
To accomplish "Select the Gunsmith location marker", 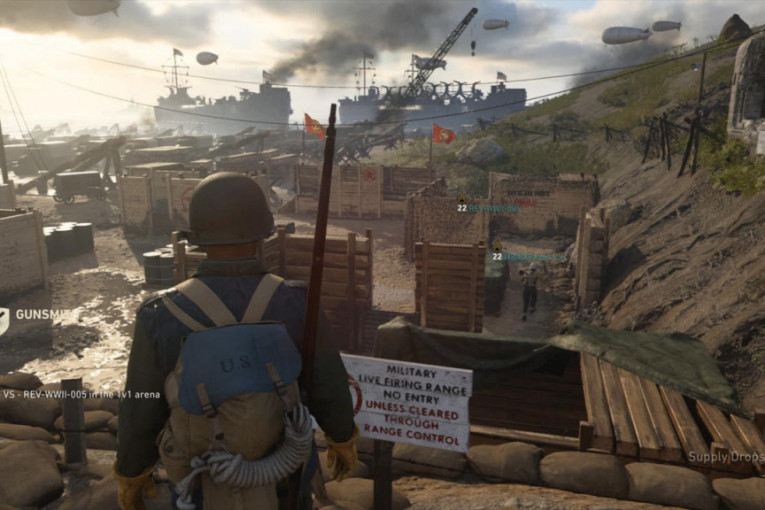I will [40, 314].
